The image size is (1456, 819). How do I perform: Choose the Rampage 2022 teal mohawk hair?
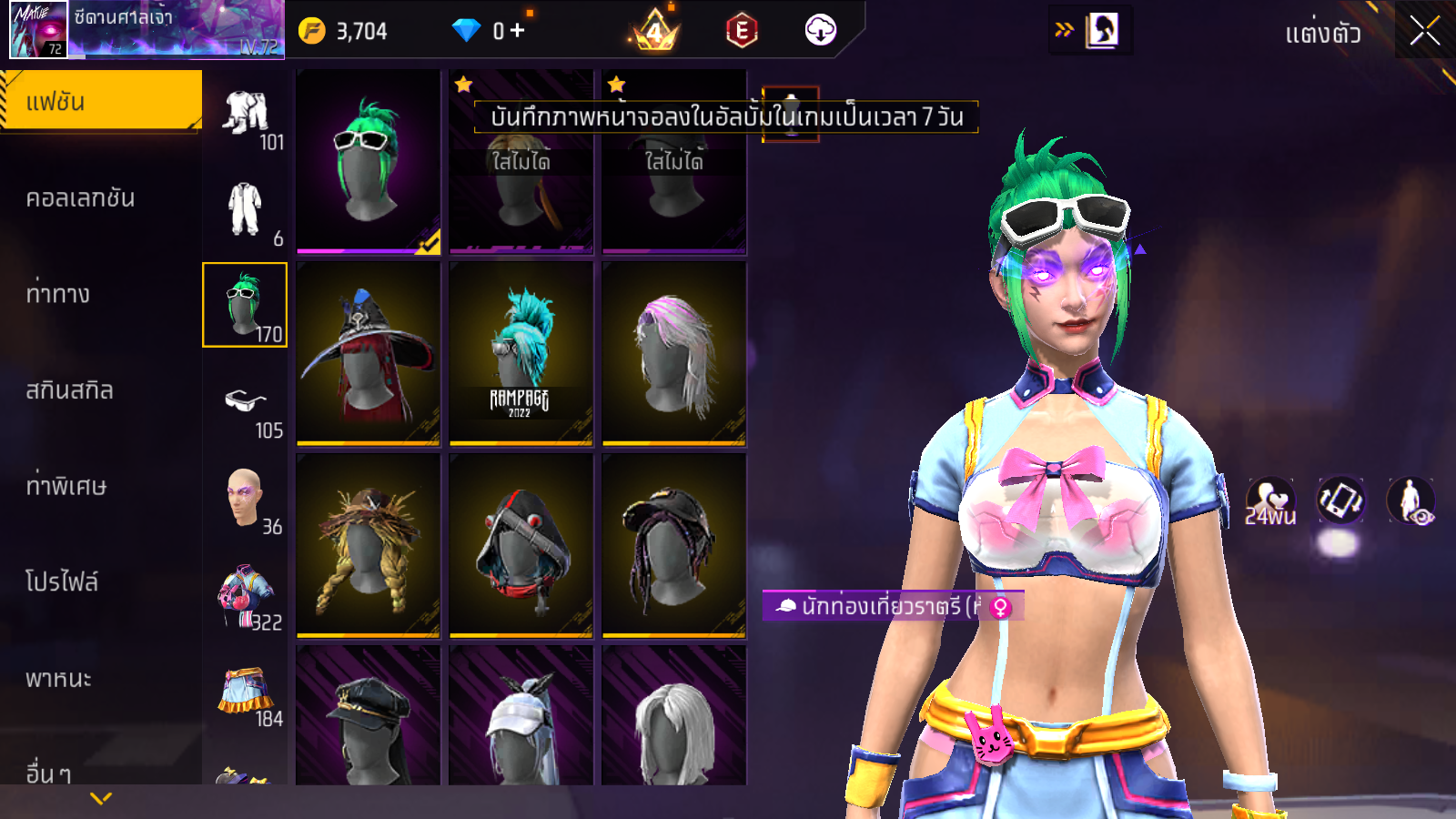(521, 353)
